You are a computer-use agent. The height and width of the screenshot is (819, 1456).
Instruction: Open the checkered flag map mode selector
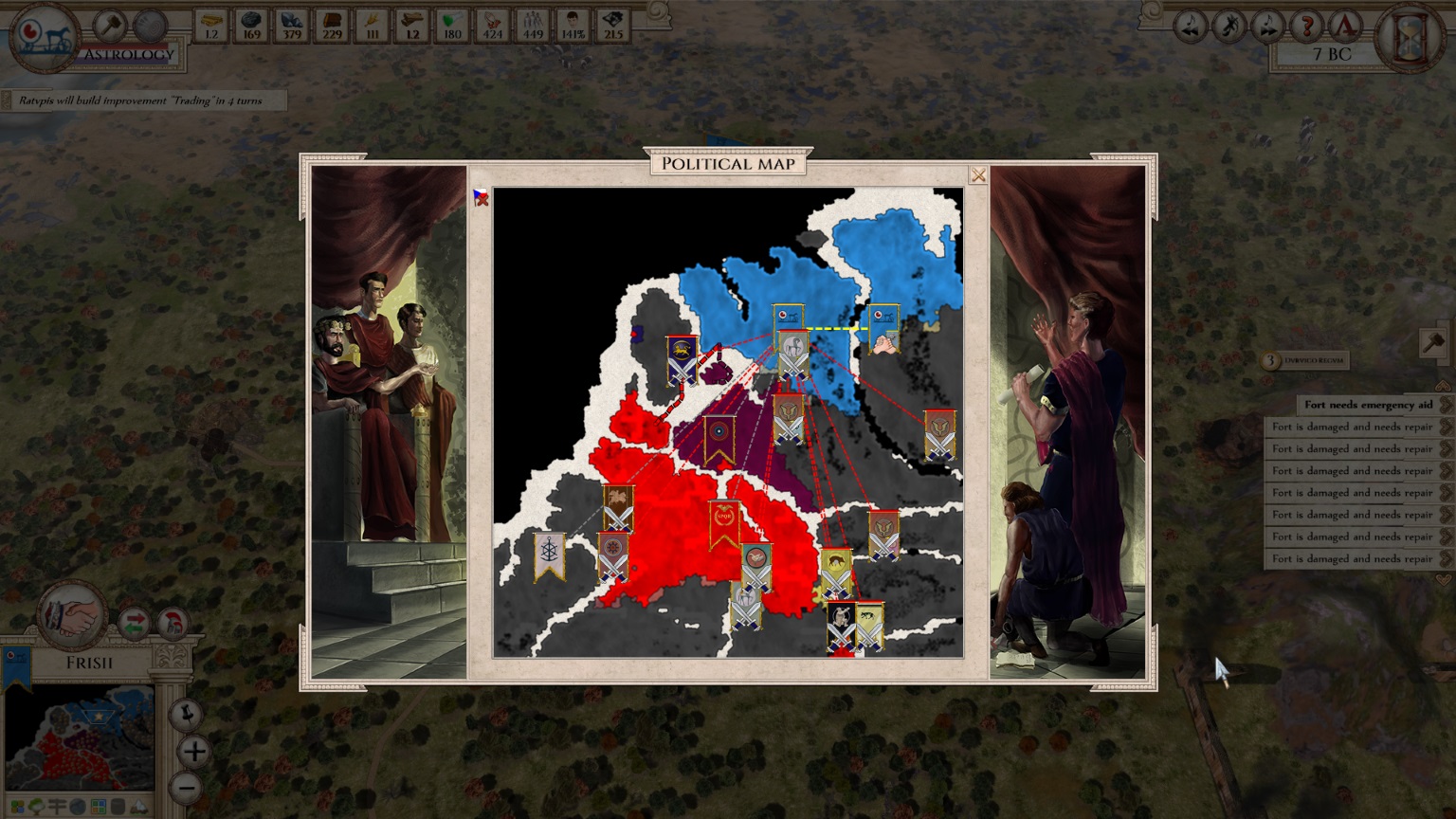pyautogui.click(x=480, y=195)
